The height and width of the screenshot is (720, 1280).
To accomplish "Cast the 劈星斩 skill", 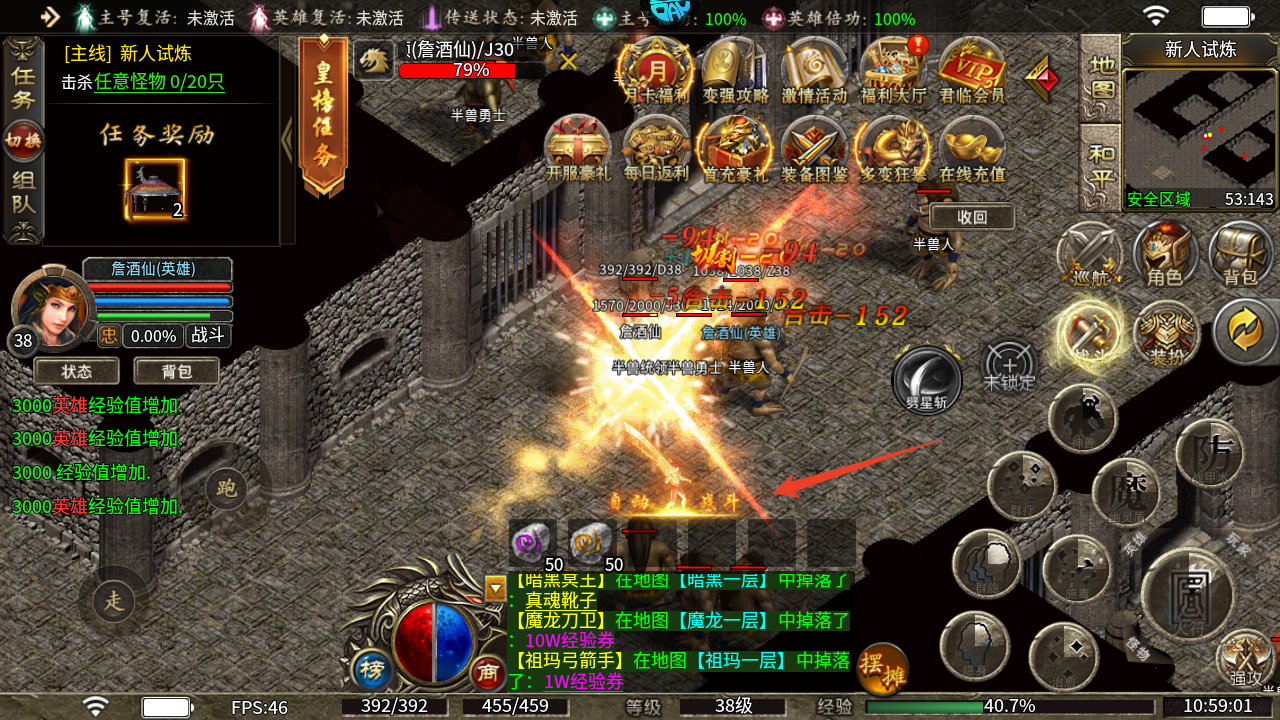I will [x=927, y=378].
